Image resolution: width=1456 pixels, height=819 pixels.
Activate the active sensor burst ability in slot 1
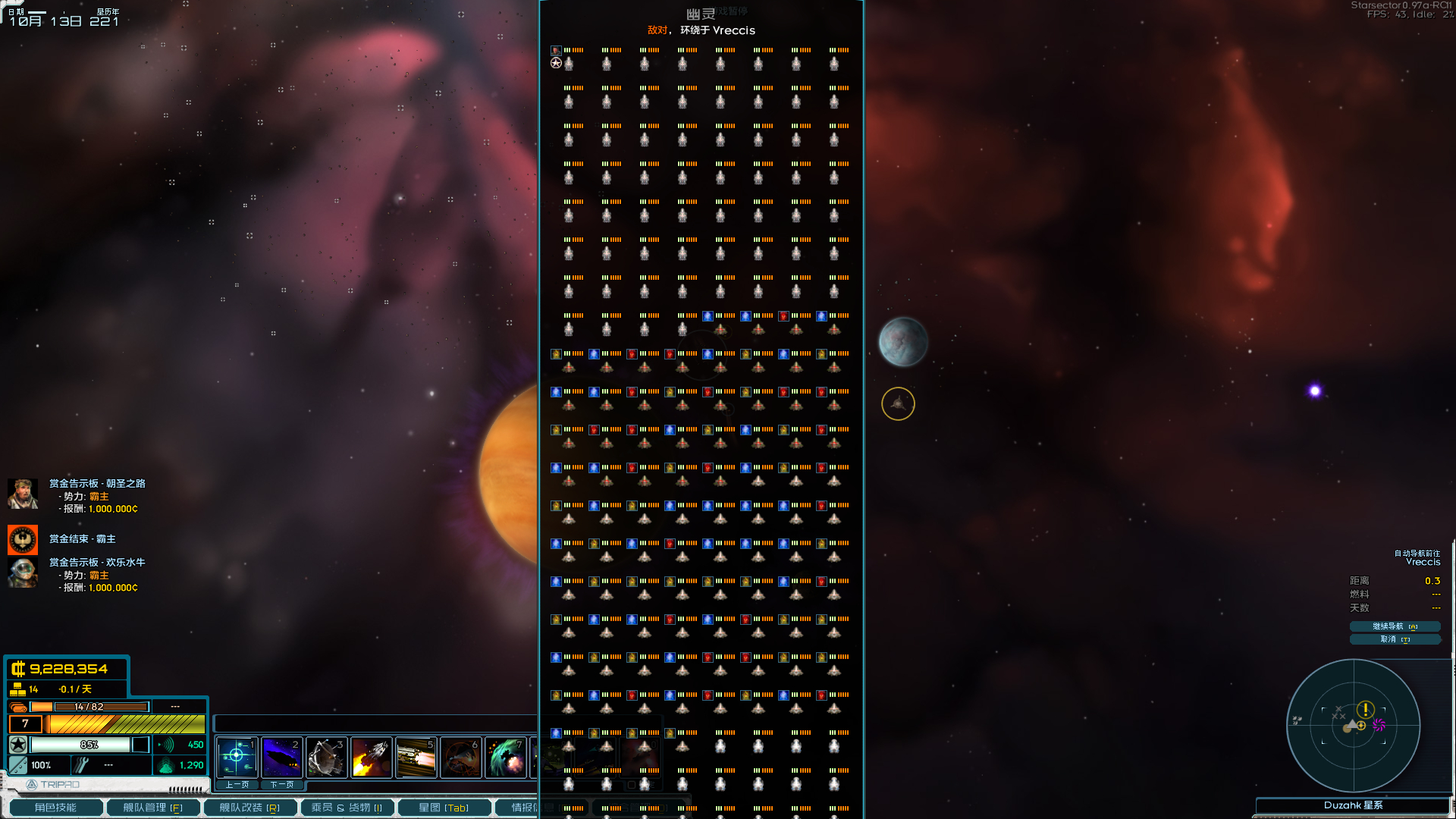click(237, 756)
